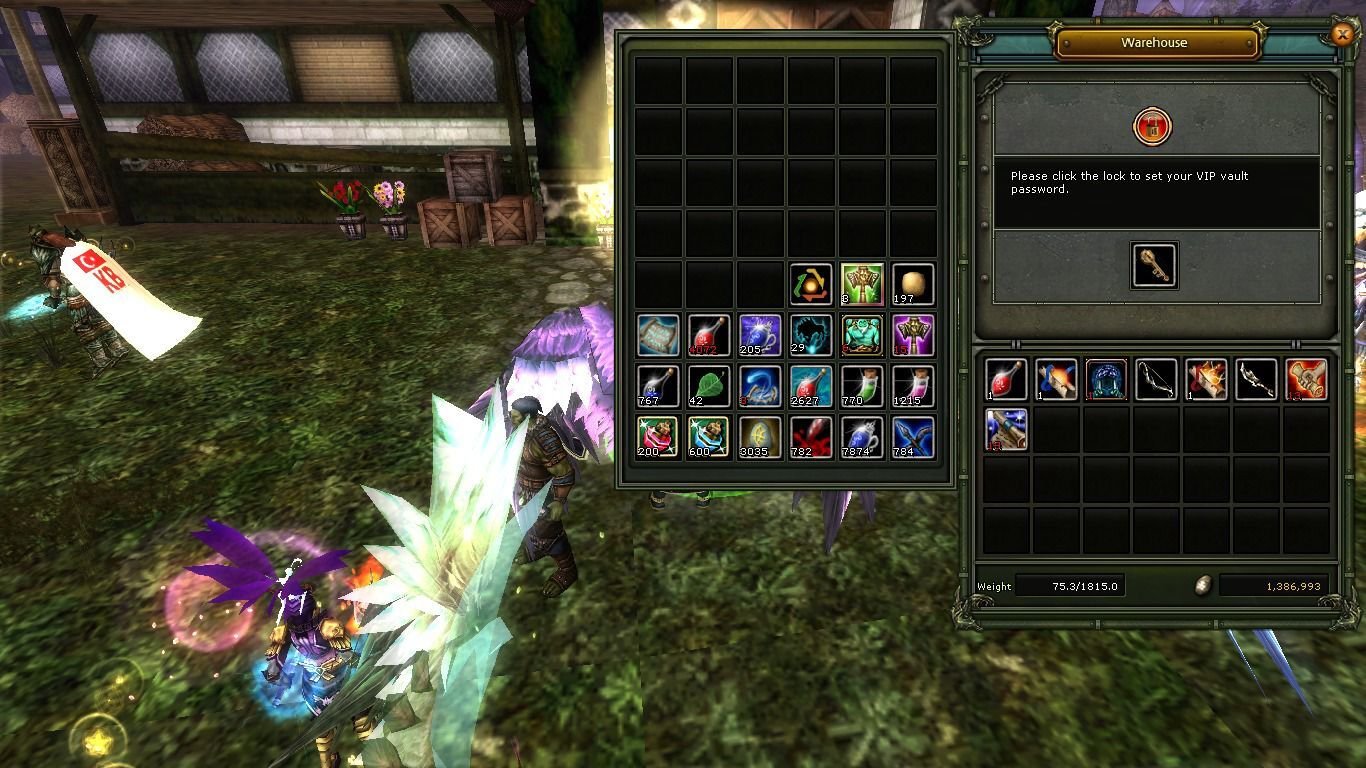Click the purple totem hammer in storage

tap(915, 336)
